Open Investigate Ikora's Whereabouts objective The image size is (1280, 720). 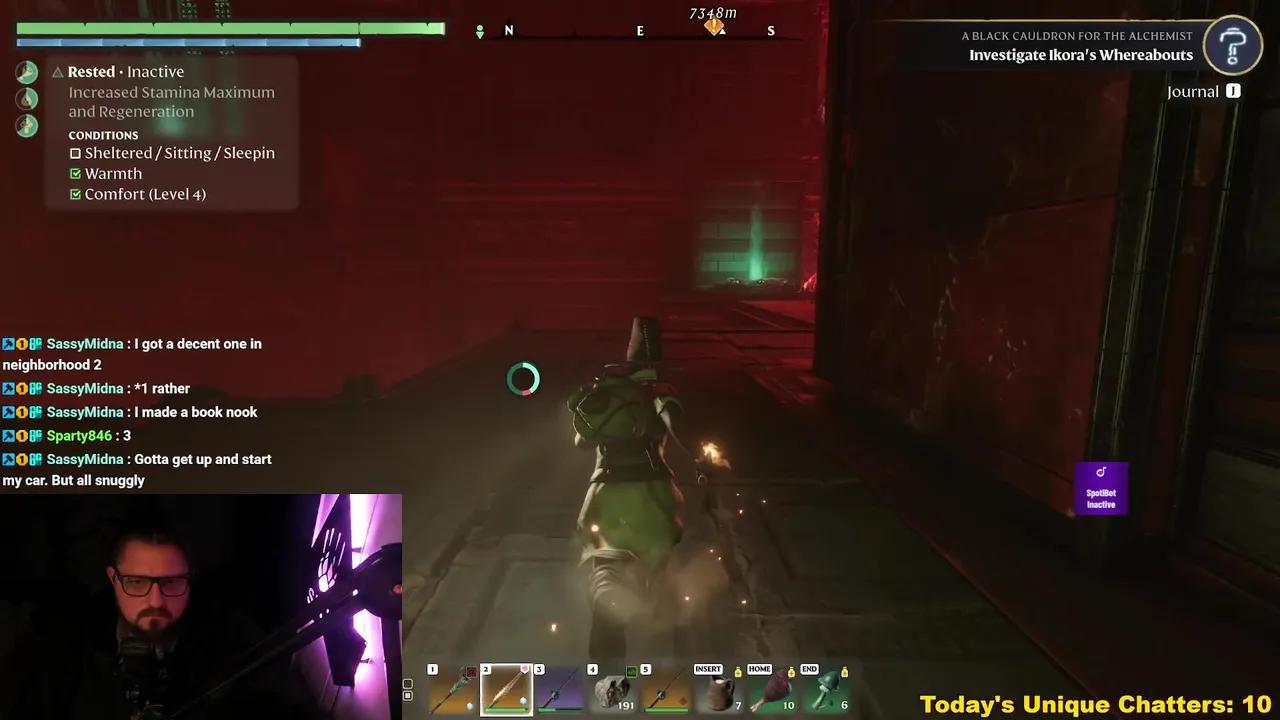pyautogui.click(x=1081, y=55)
